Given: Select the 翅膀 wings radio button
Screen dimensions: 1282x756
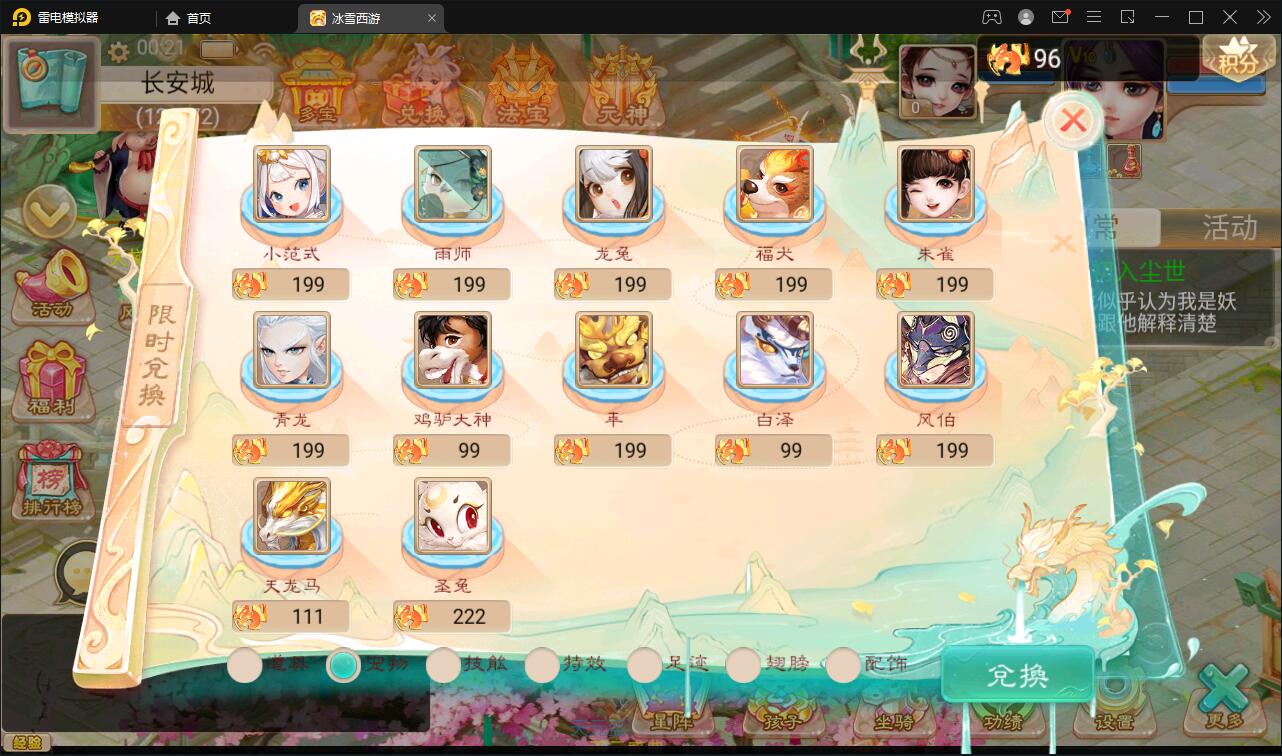Looking at the screenshot, I should (743, 664).
